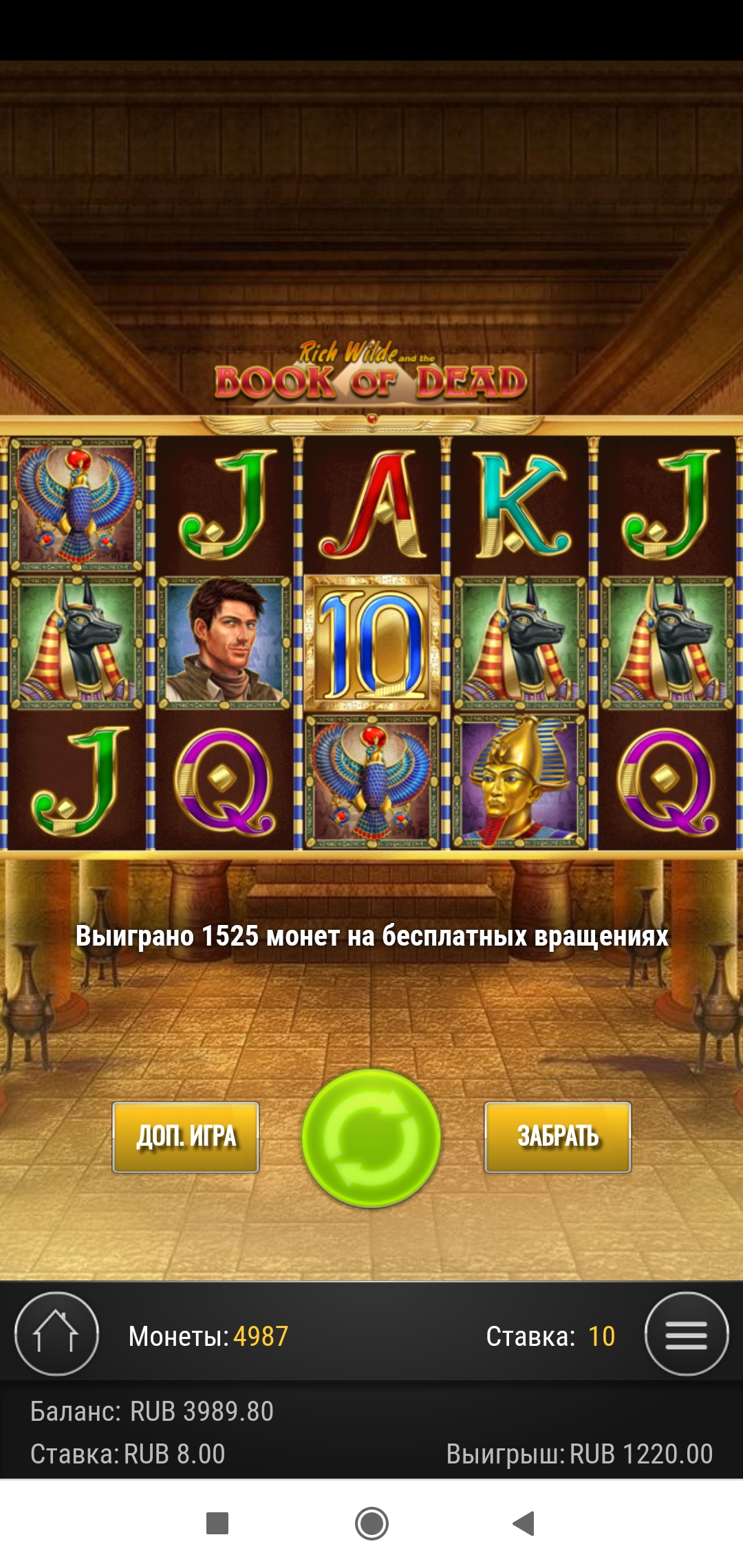Open recent apps with the square button
Screen dimensions: 743x1568
click(x=217, y=1523)
